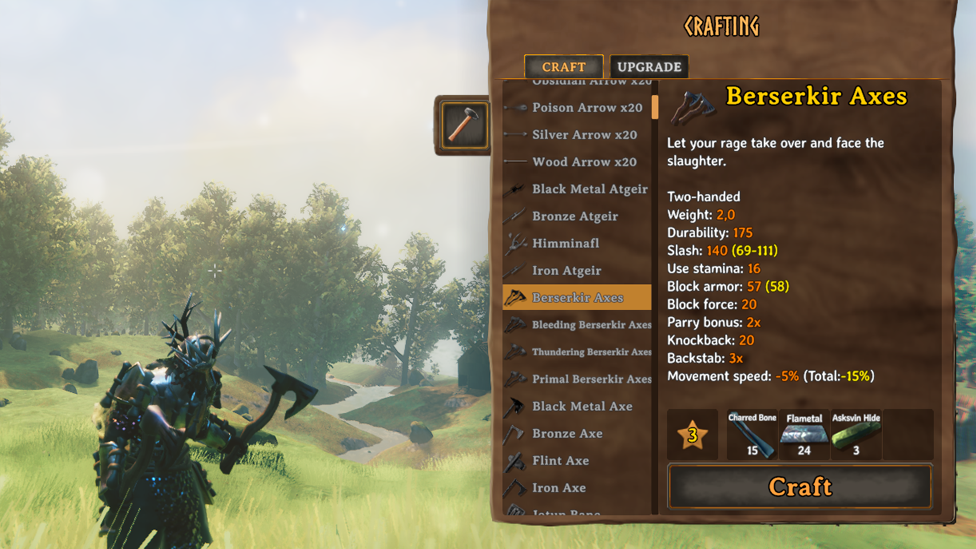This screenshot has width=976, height=549.
Task: Click the Charred Bone ingredient slot
Action: tap(752, 435)
